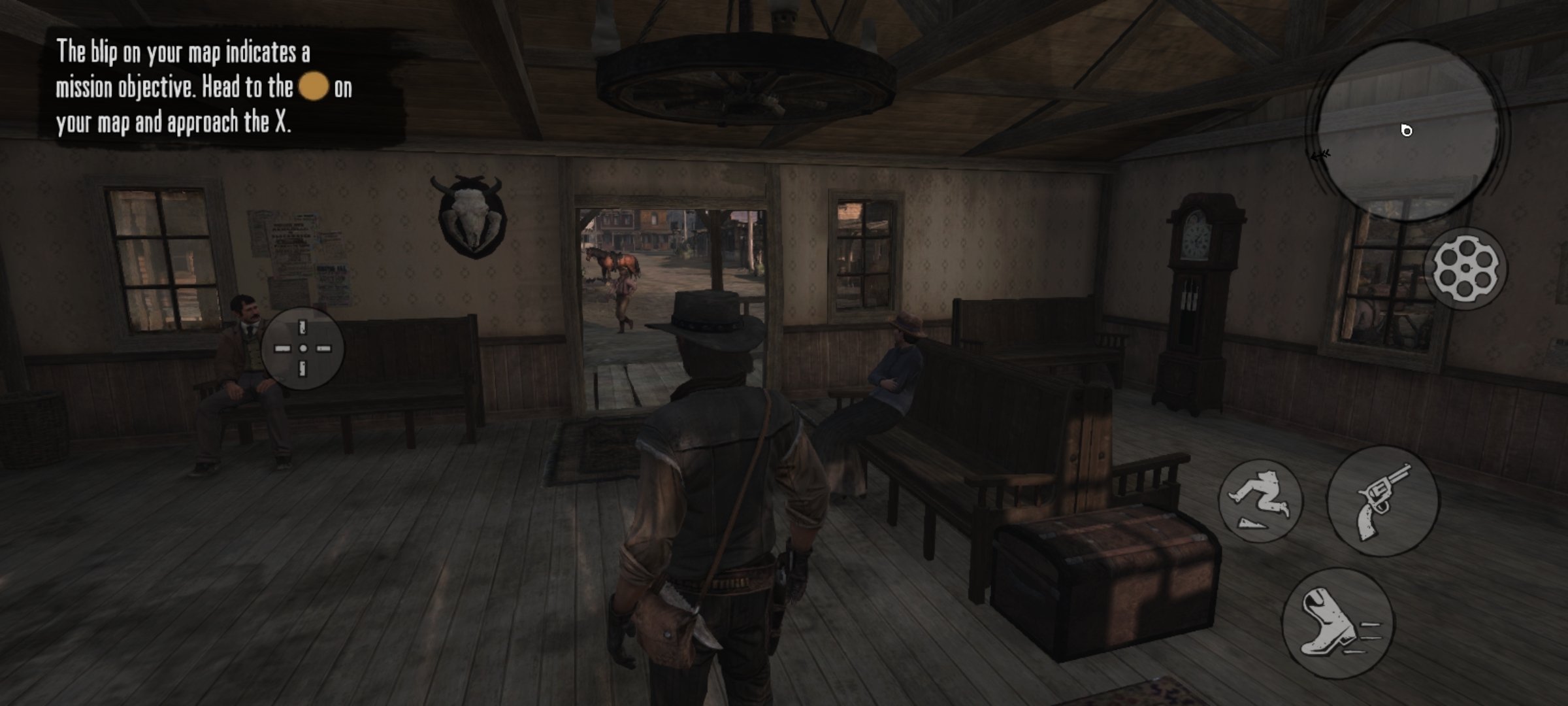This screenshot has width=1568, height=706.
Task: Activate the crouching figure cover button
Action: point(1260,501)
